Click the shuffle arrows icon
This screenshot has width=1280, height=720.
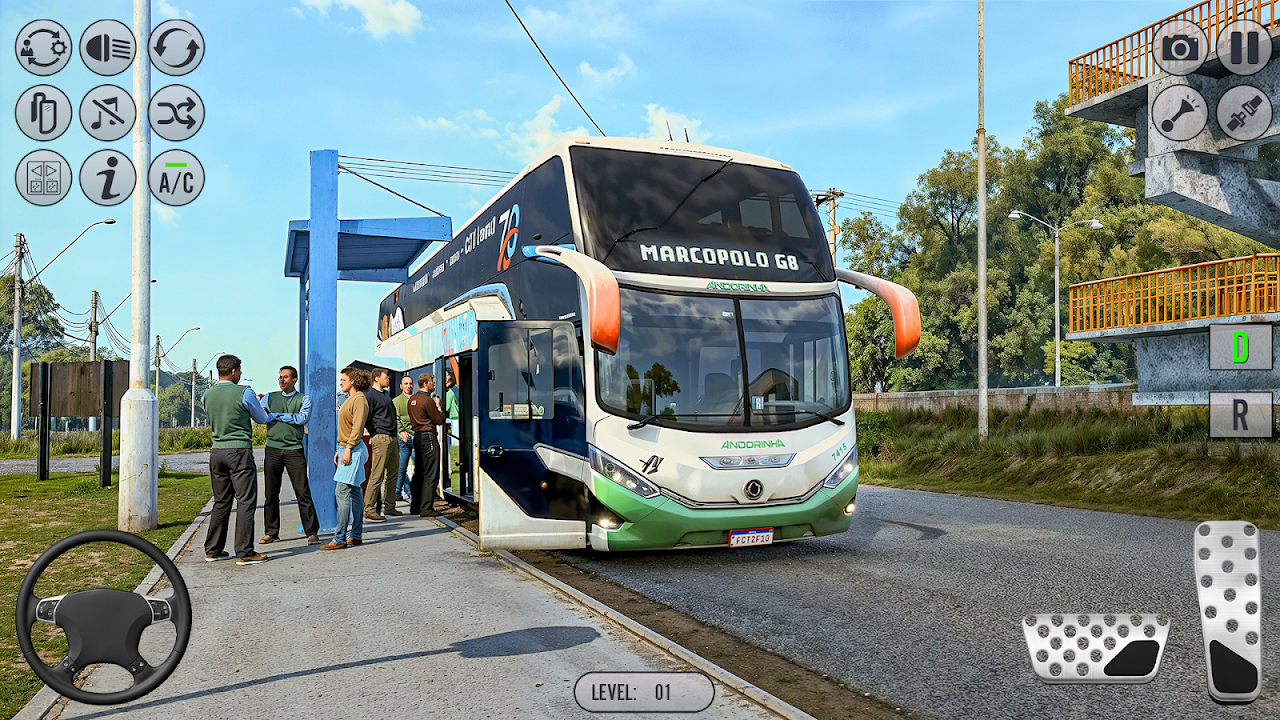176,113
